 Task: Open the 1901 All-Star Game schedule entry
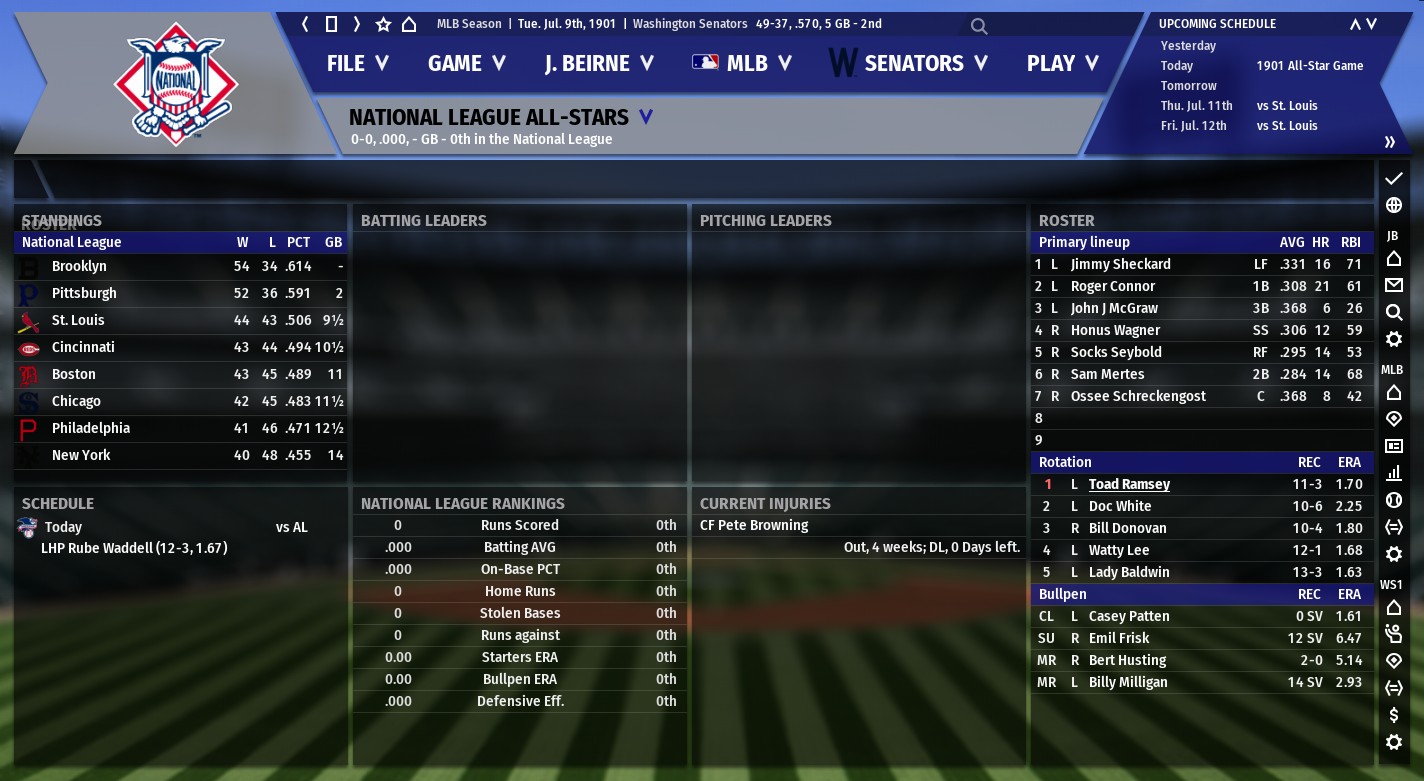point(1309,66)
